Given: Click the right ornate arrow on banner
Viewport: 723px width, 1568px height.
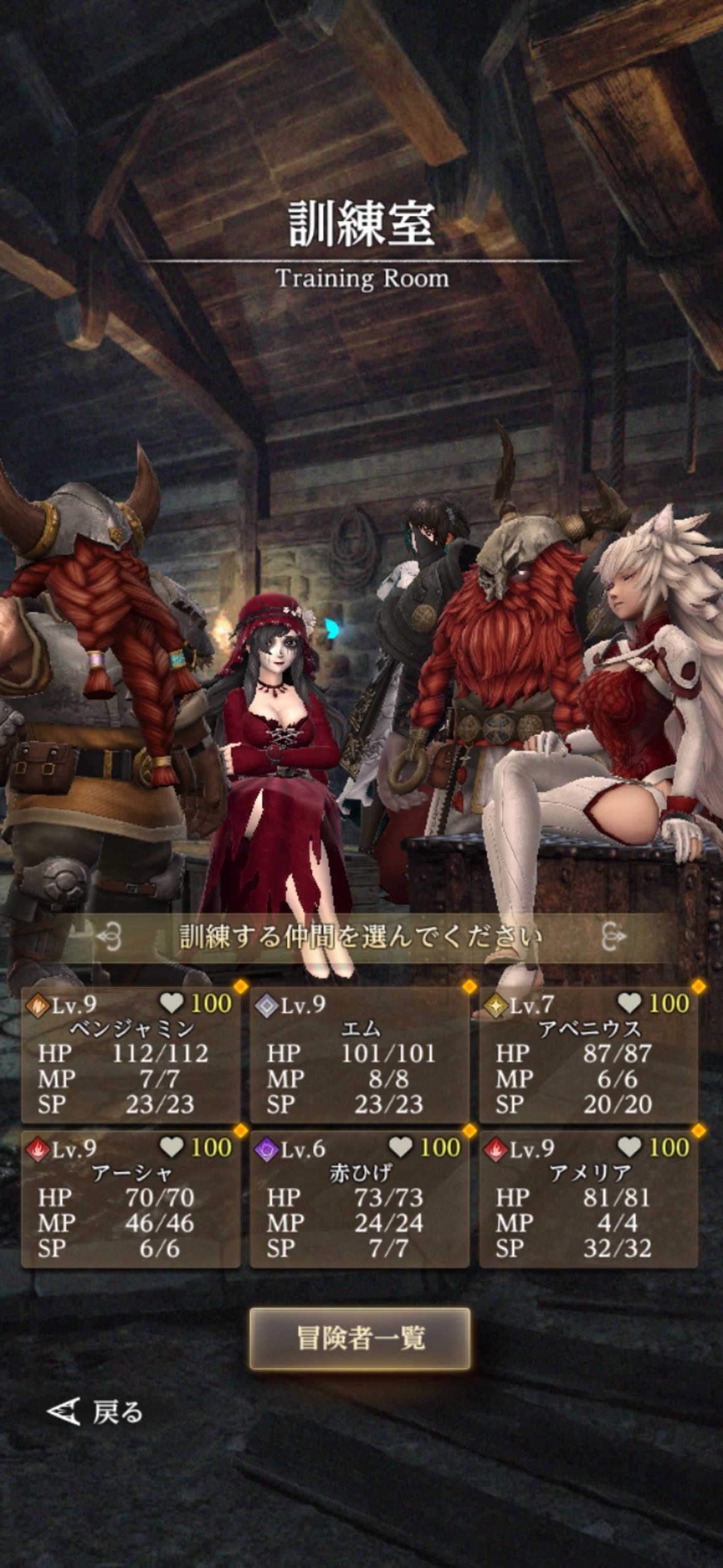Looking at the screenshot, I should click(614, 937).
